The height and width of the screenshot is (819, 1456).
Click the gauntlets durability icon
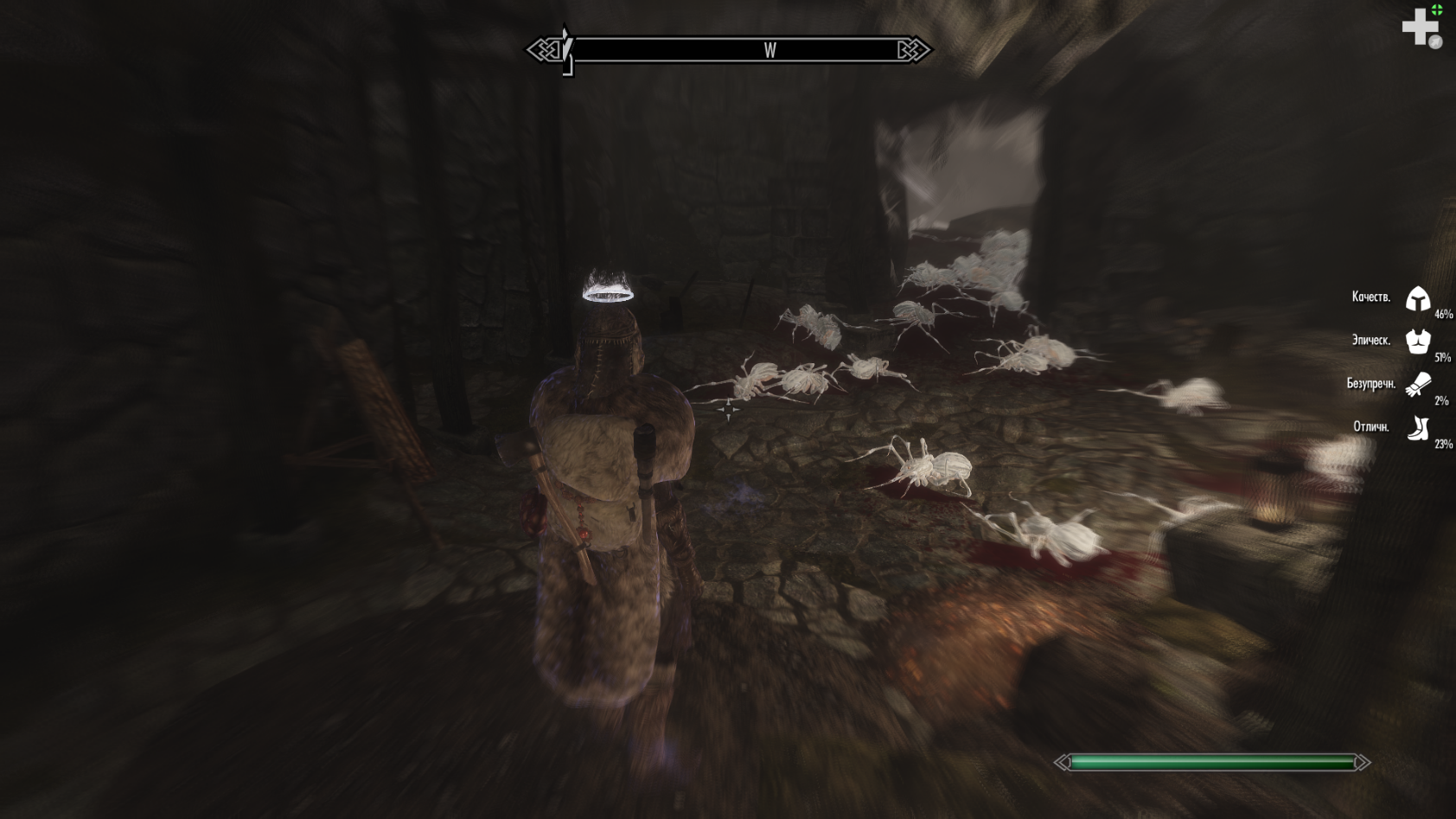(1418, 384)
